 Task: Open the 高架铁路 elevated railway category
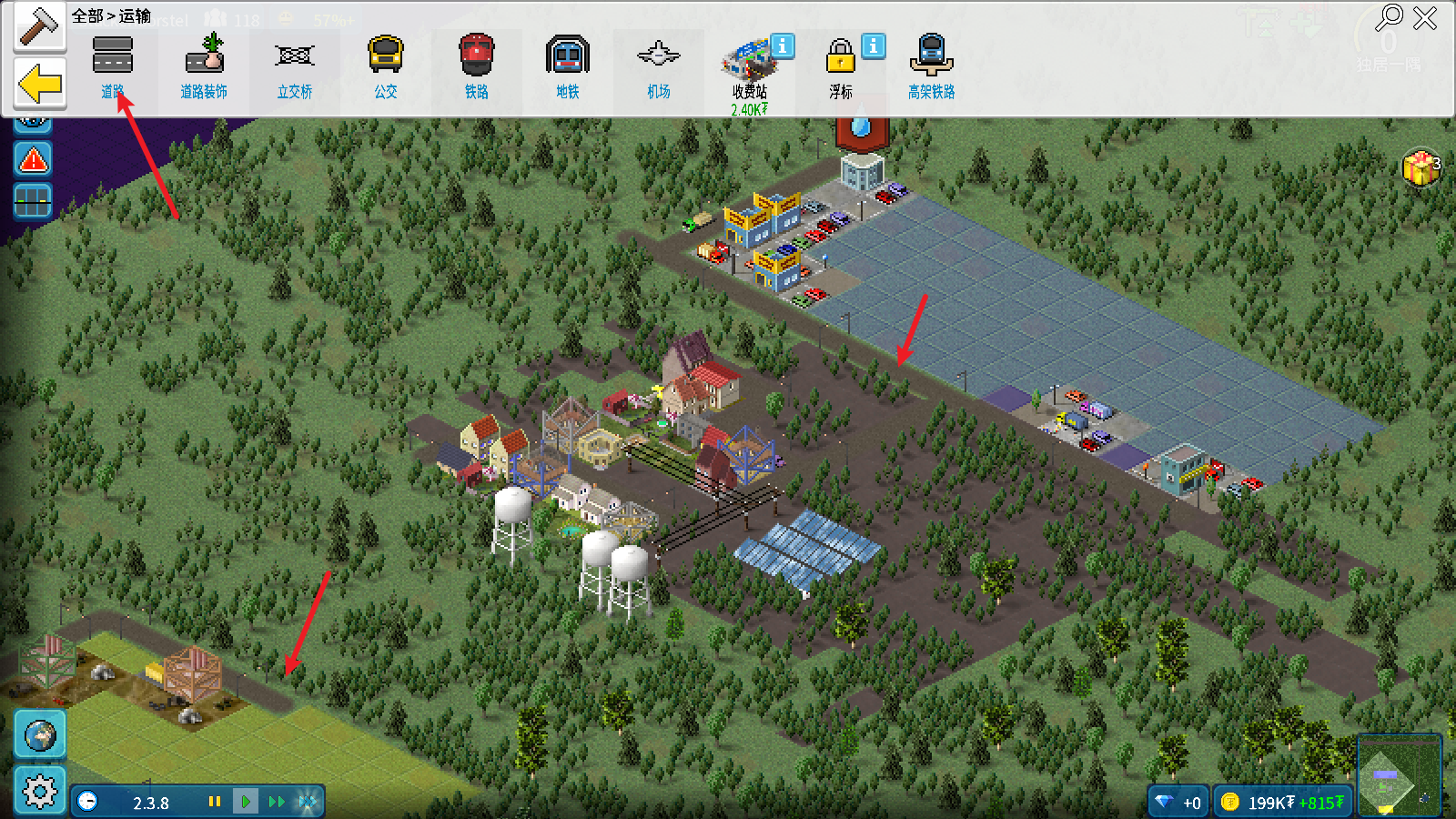click(x=932, y=66)
